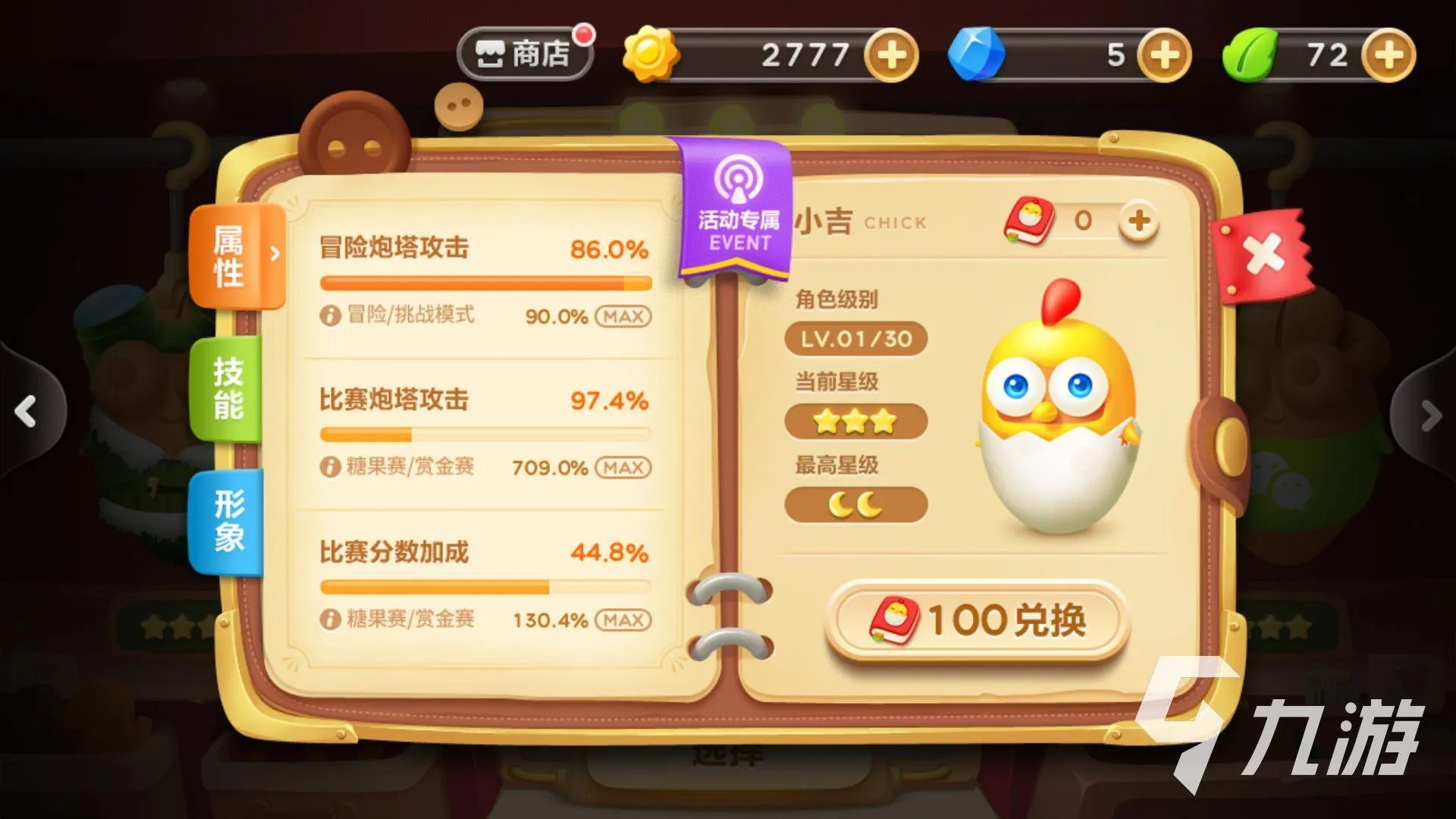Image resolution: width=1456 pixels, height=819 pixels.
Task: Click the plus button next to gold coins
Action: (x=893, y=54)
